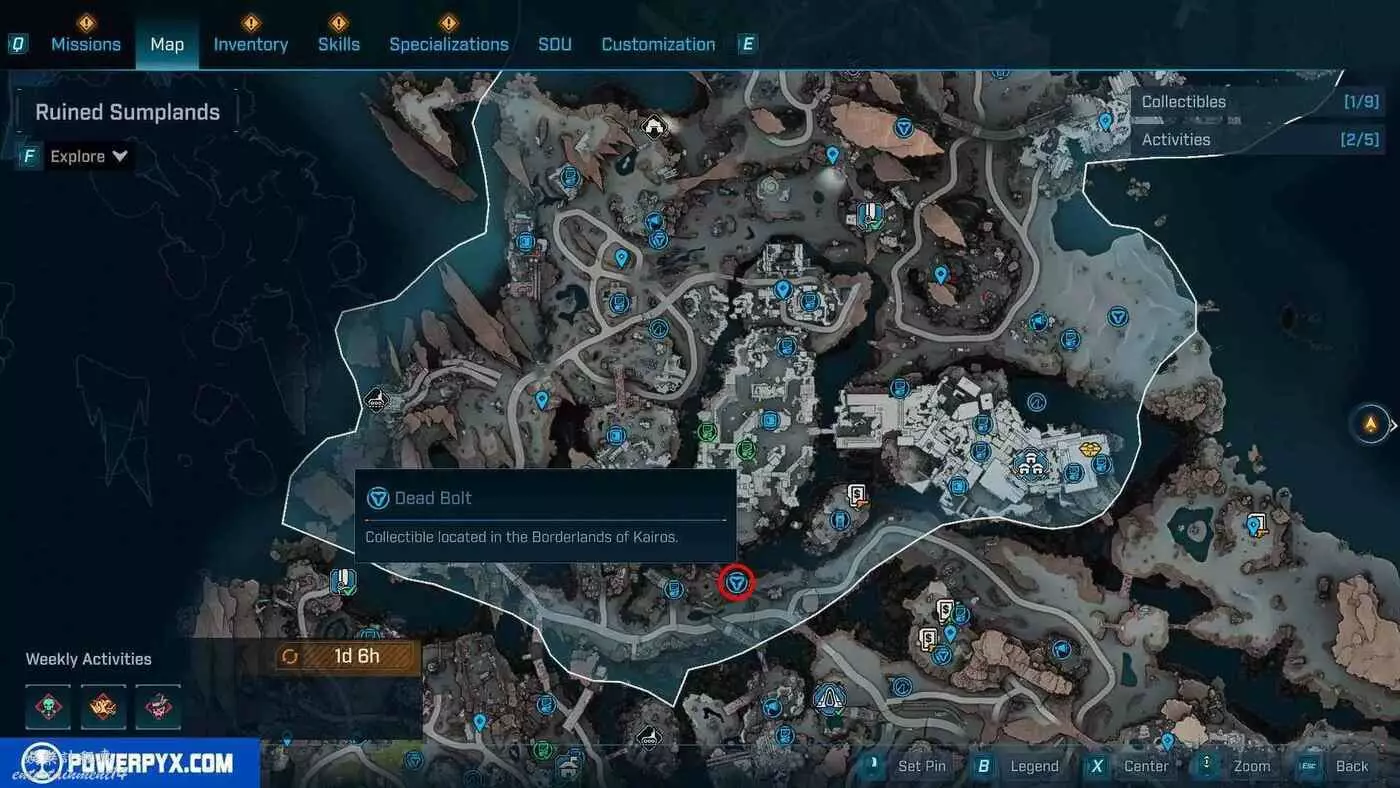The width and height of the screenshot is (1400, 788).
Task: Click the Zoom control
Action: click(x=1238, y=766)
